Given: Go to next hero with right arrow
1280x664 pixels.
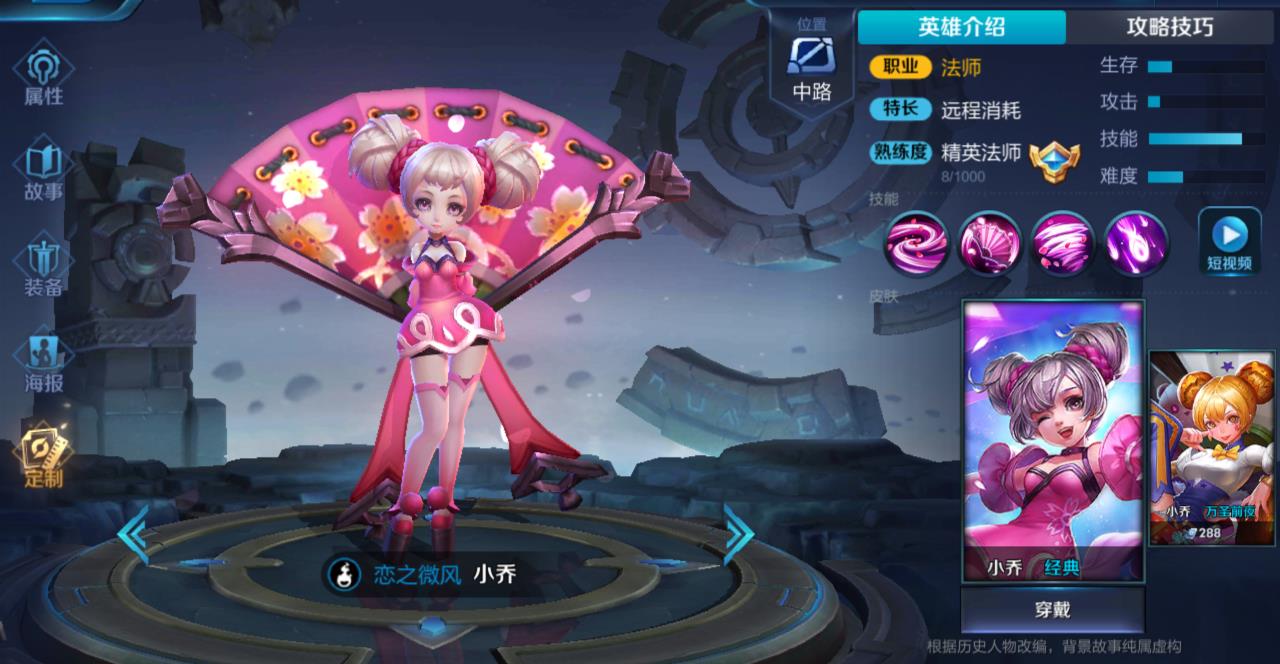Looking at the screenshot, I should click(738, 536).
